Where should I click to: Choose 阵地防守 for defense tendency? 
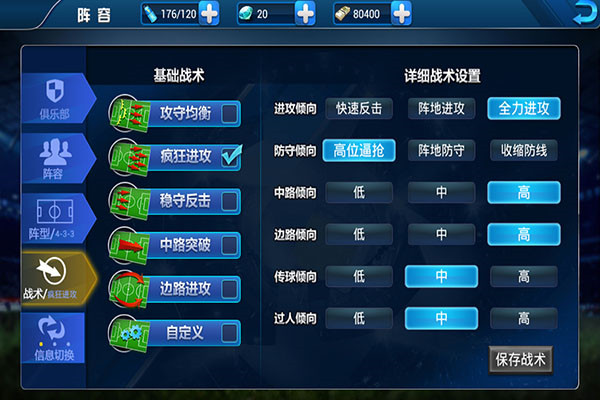(441, 151)
